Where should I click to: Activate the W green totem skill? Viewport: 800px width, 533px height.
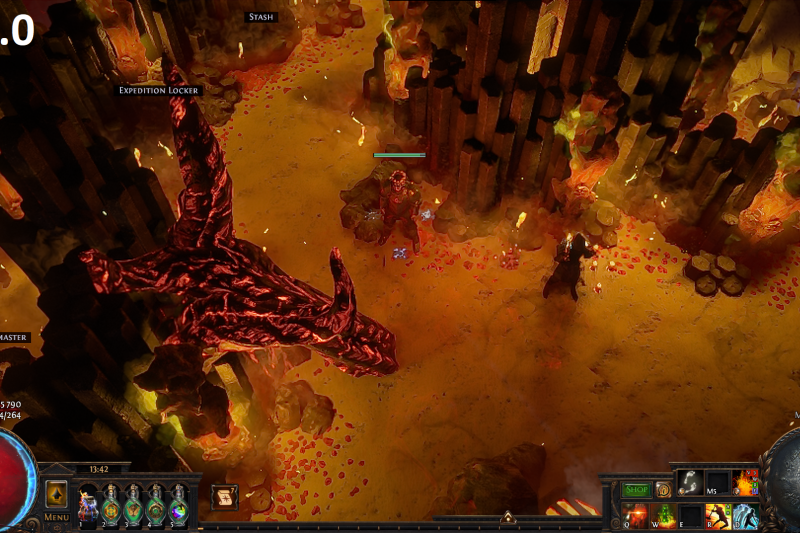coord(663,515)
